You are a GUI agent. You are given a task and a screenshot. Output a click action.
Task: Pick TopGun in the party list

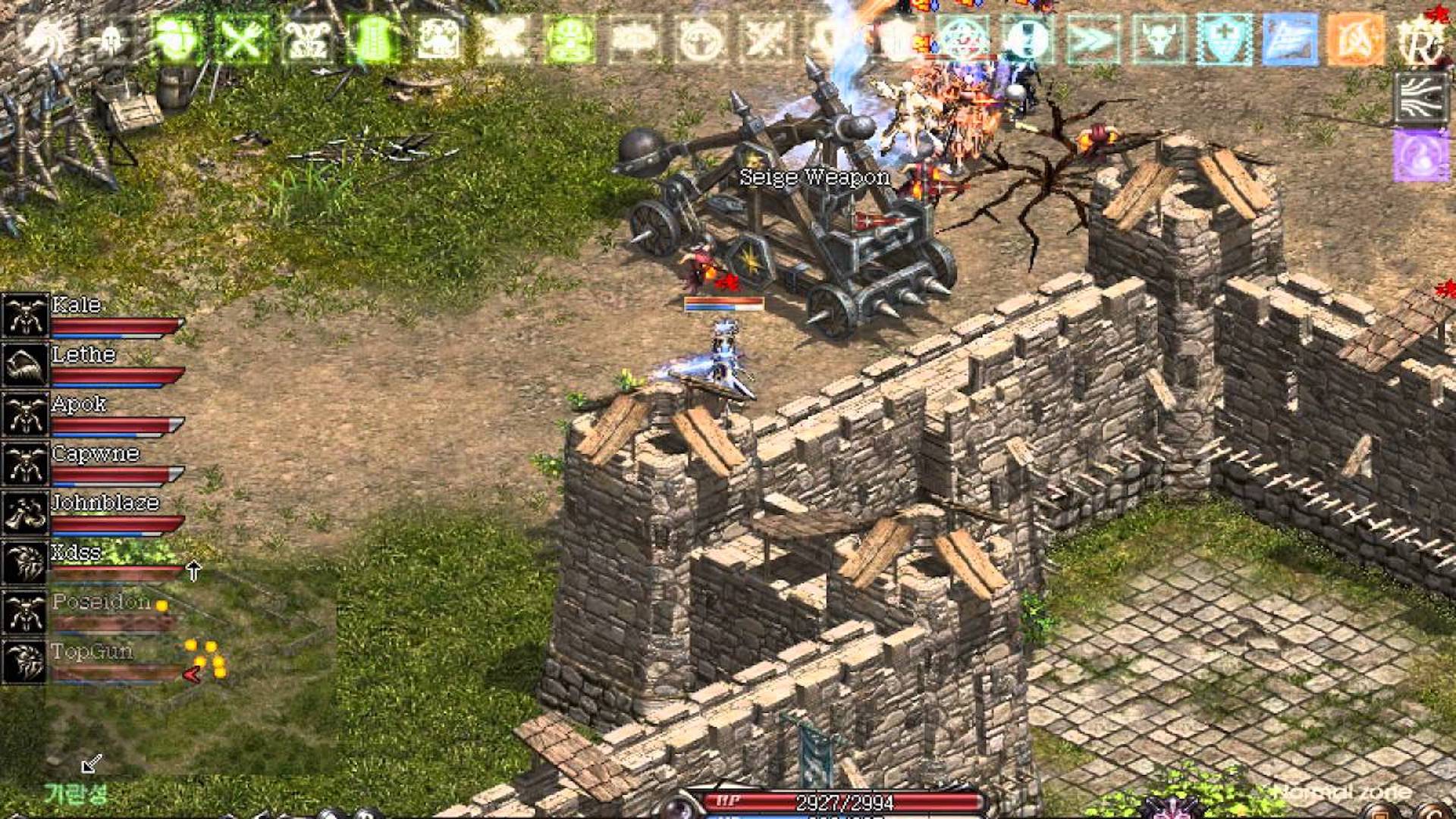[x=91, y=652]
